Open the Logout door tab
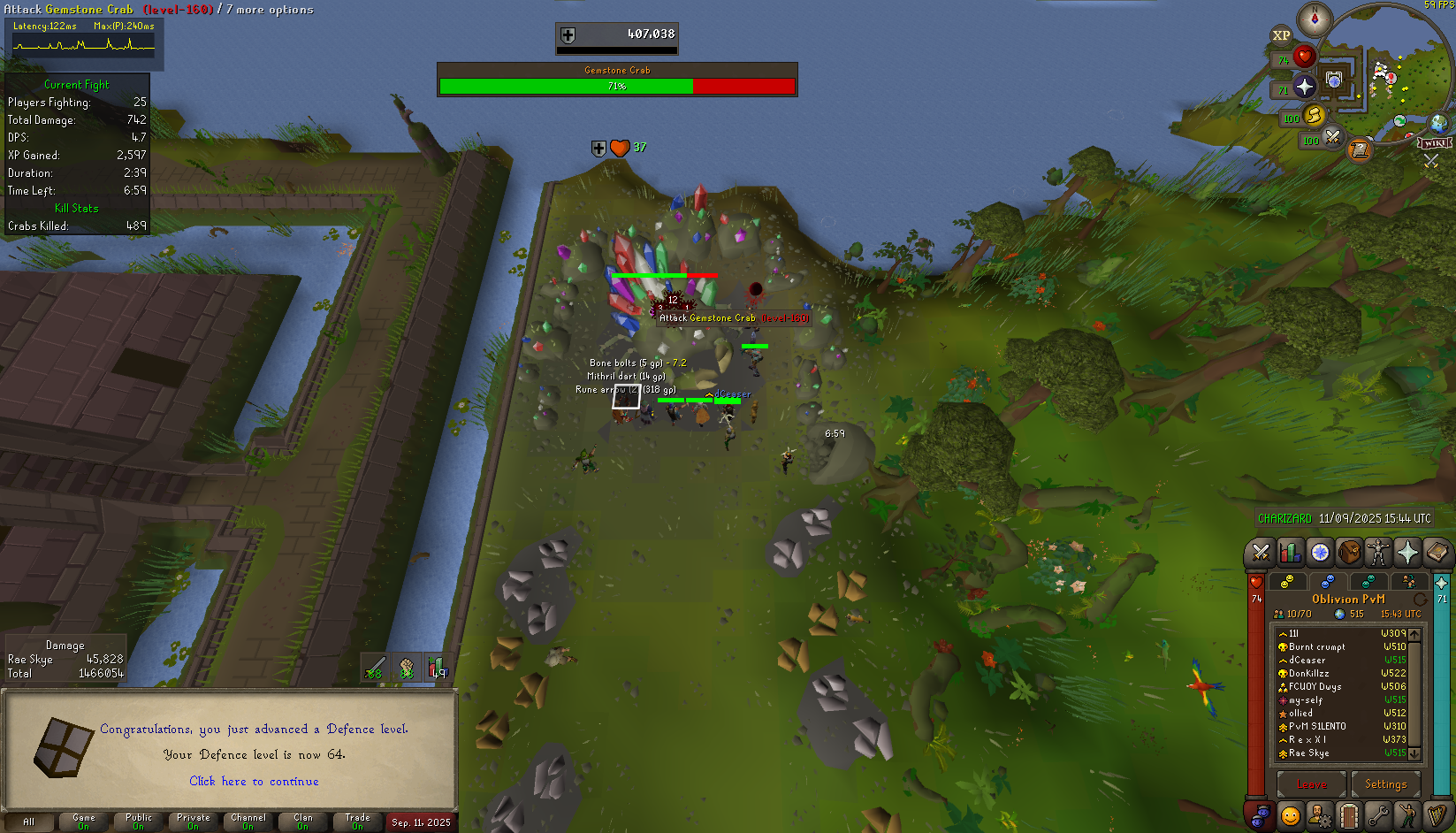 tap(1349, 814)
